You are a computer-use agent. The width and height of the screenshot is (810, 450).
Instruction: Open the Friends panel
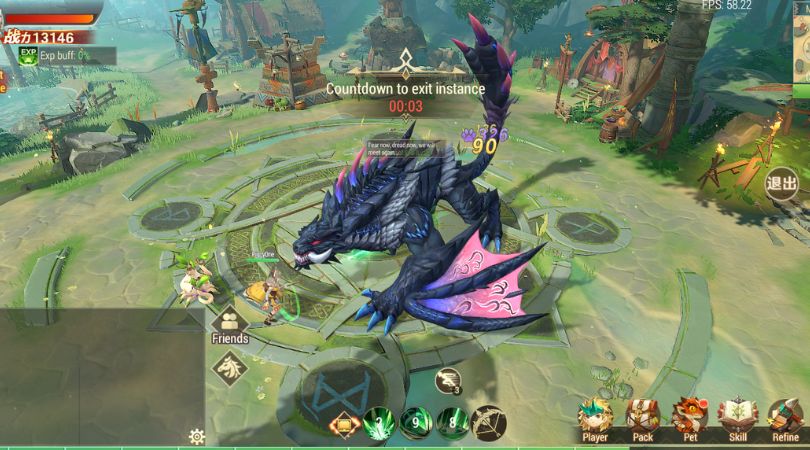(230, 324)
